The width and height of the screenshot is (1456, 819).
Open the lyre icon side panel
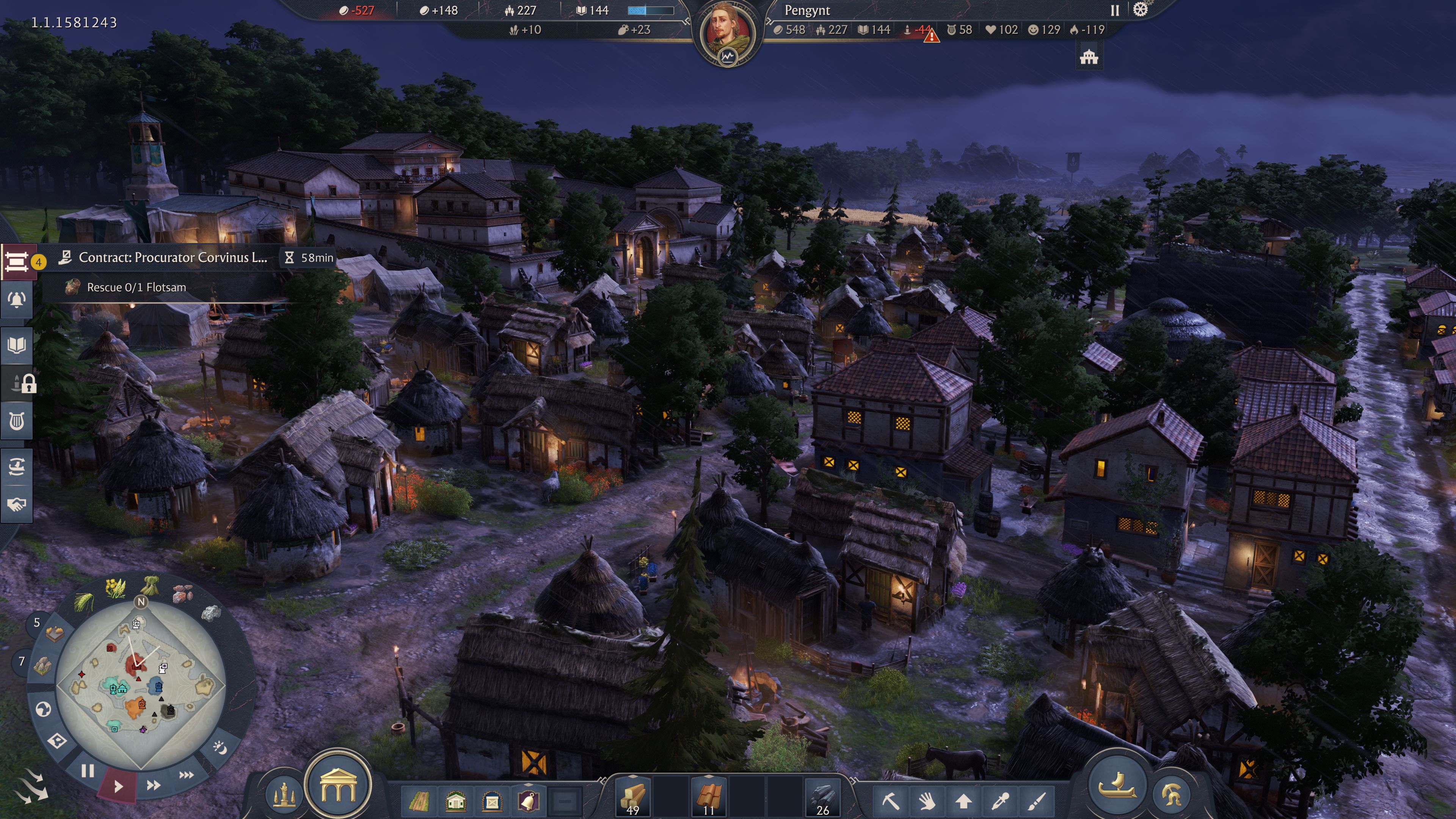pyautogui.click(x=17, y=421)
